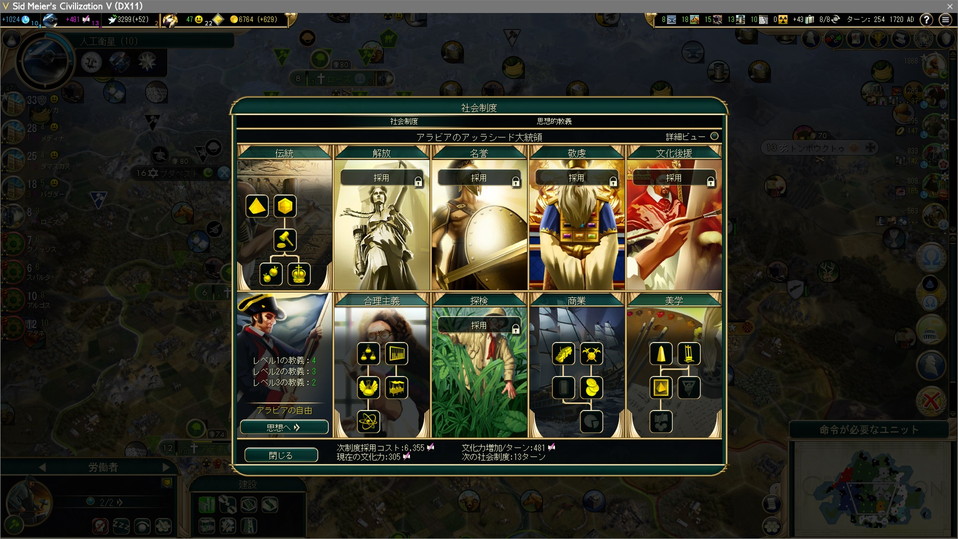
Task: Close the Civilization V window
Action: 945,6
